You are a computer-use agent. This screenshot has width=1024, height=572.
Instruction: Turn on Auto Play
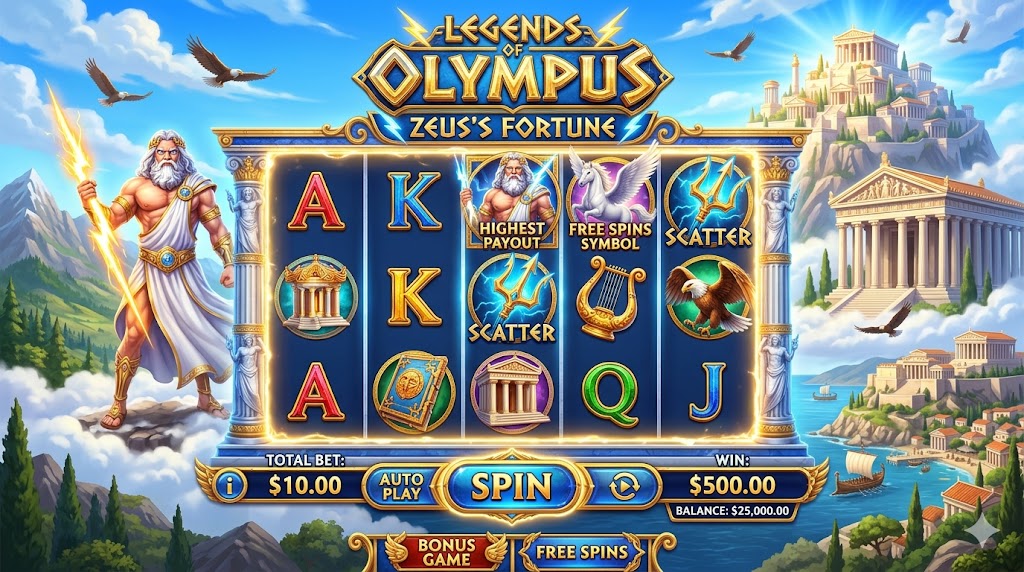tap(401, 486)
